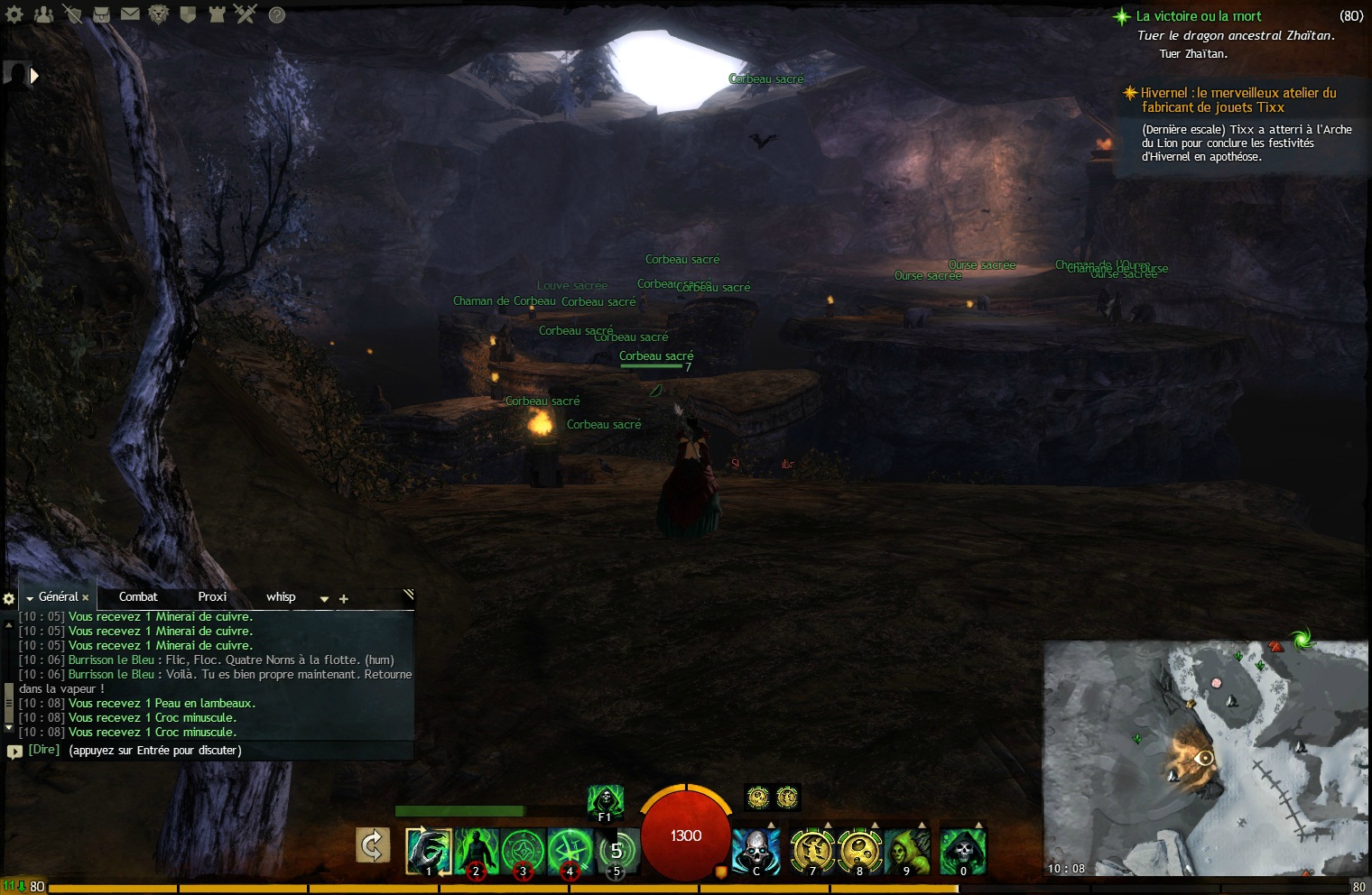The height and width of the screenshot is (895, 1372).
Task: Activate the green hooded figure skill 9
Action: click(x=906, y=850)
